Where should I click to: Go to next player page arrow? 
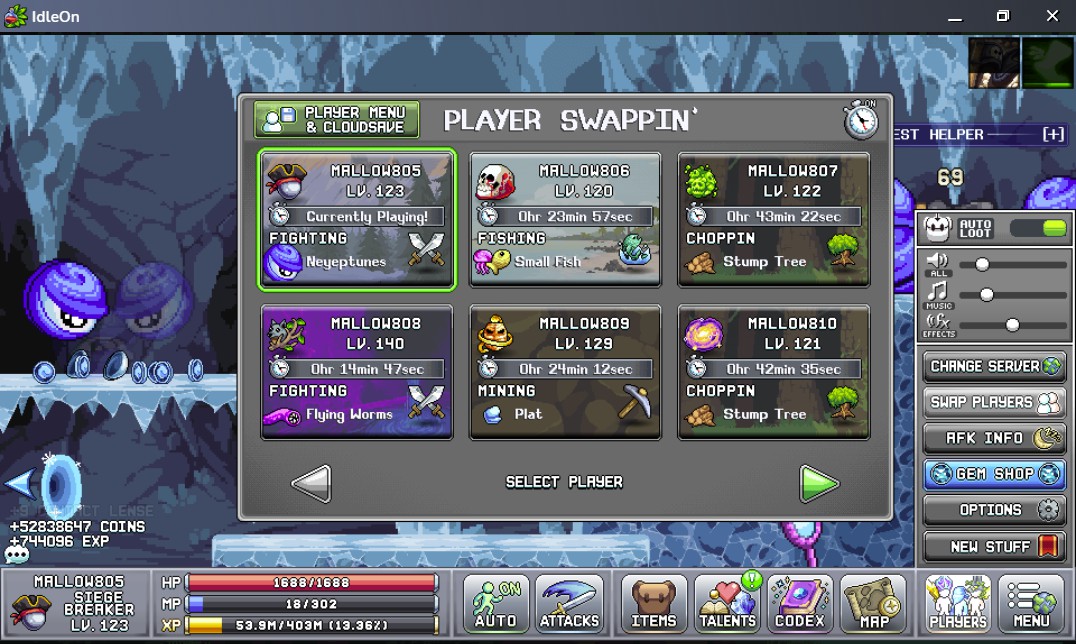819,484
